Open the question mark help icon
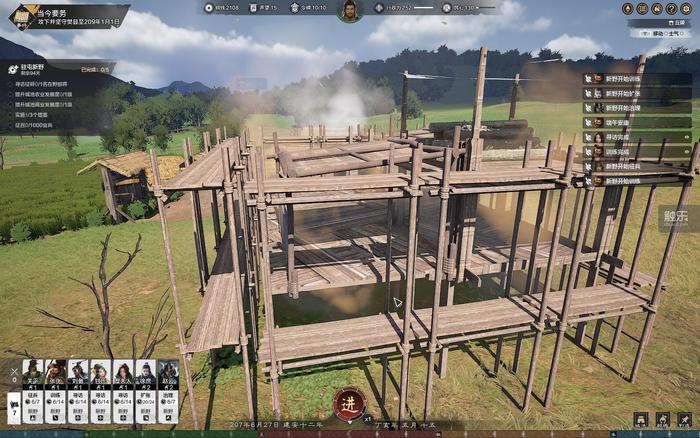The height and width of the screenshot is (438, 700). coord(672,8)
